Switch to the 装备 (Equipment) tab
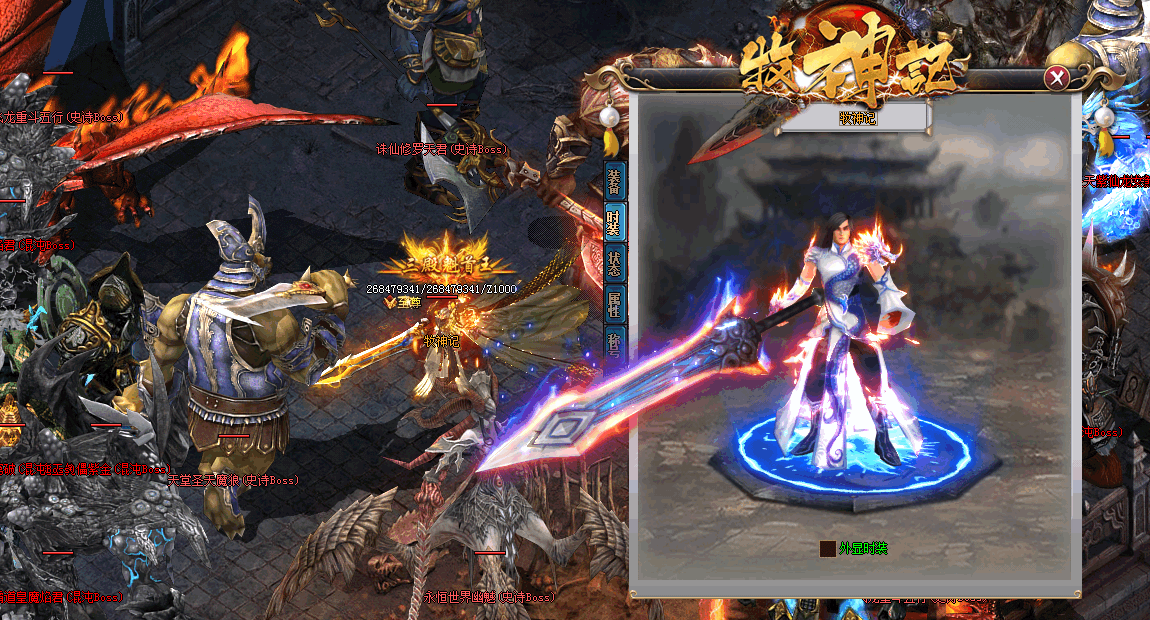The image size is (1150, 620). coord(614,181)
